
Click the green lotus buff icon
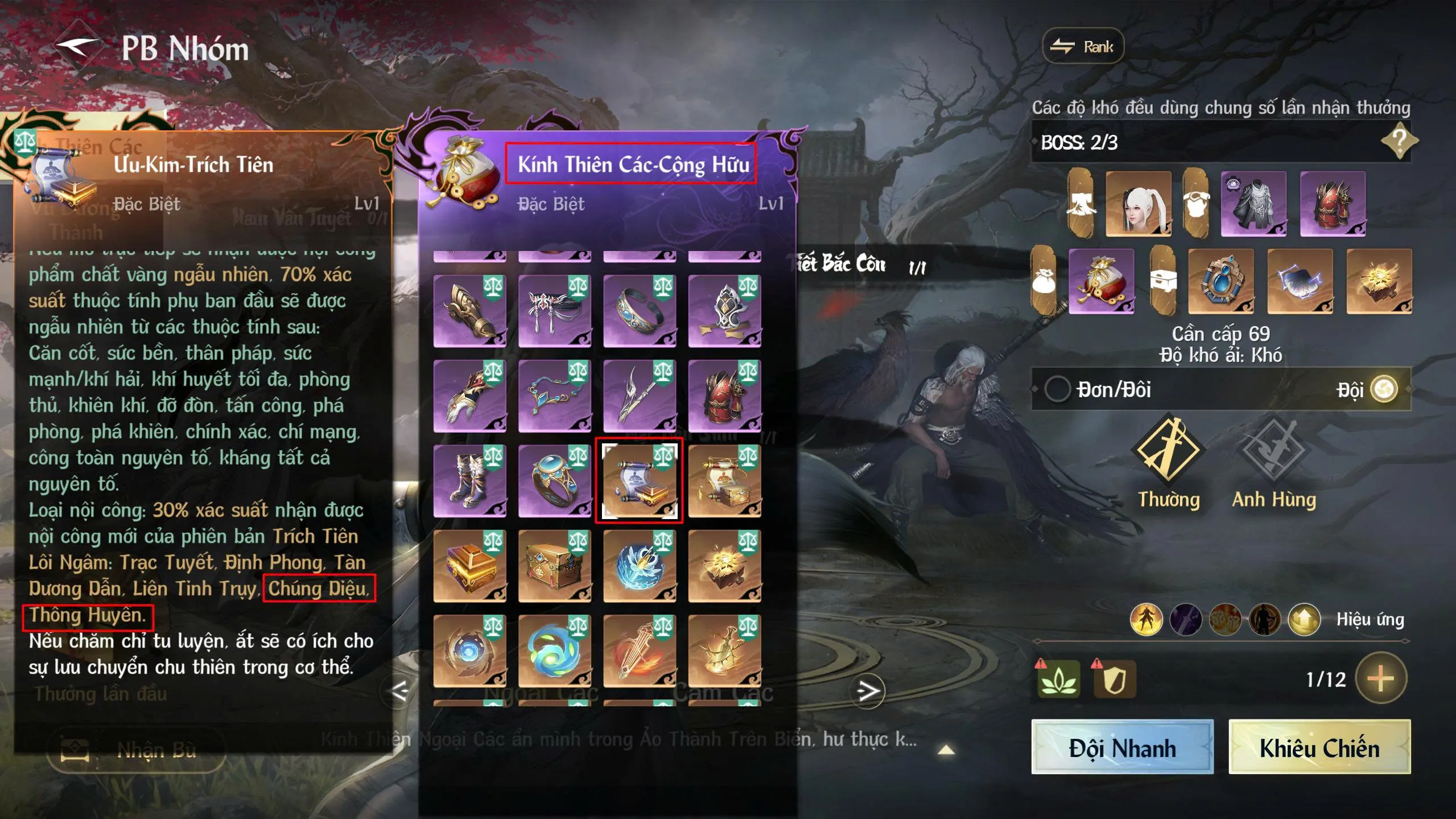point(1058,678)
